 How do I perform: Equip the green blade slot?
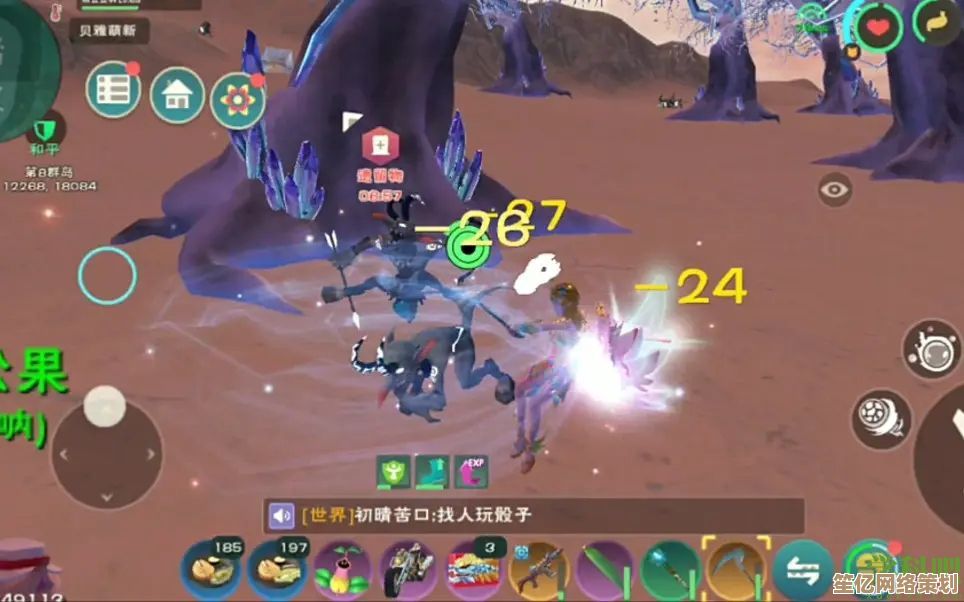click(x=604, y=571)
